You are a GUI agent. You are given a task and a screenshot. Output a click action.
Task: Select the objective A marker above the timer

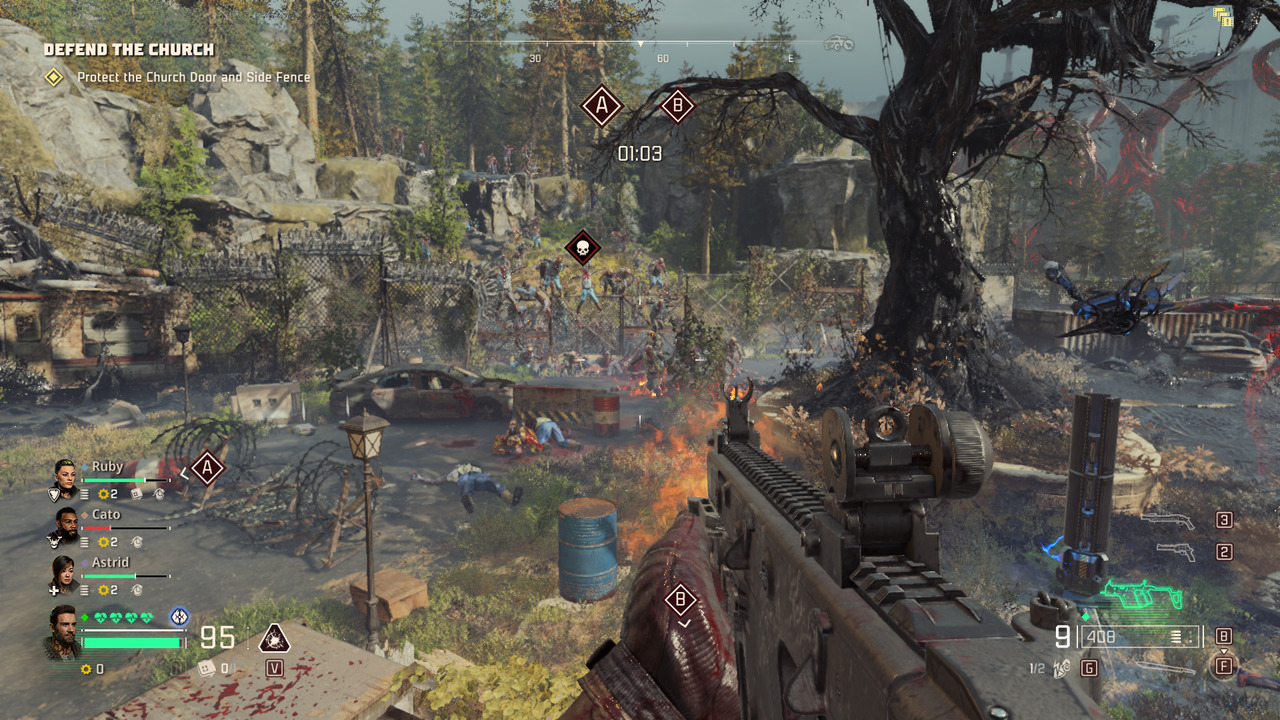pyautogui.click(x=601, y=105)
